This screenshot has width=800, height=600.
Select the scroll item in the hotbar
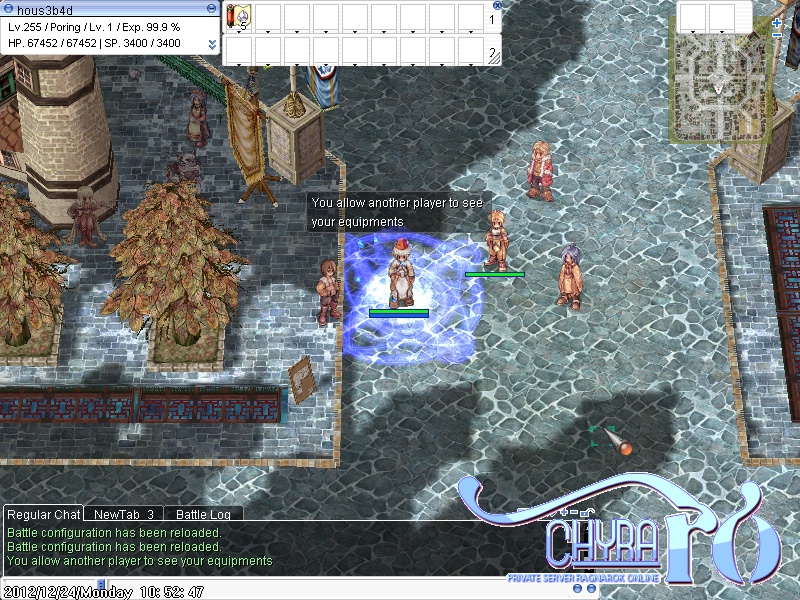point(239,18)
